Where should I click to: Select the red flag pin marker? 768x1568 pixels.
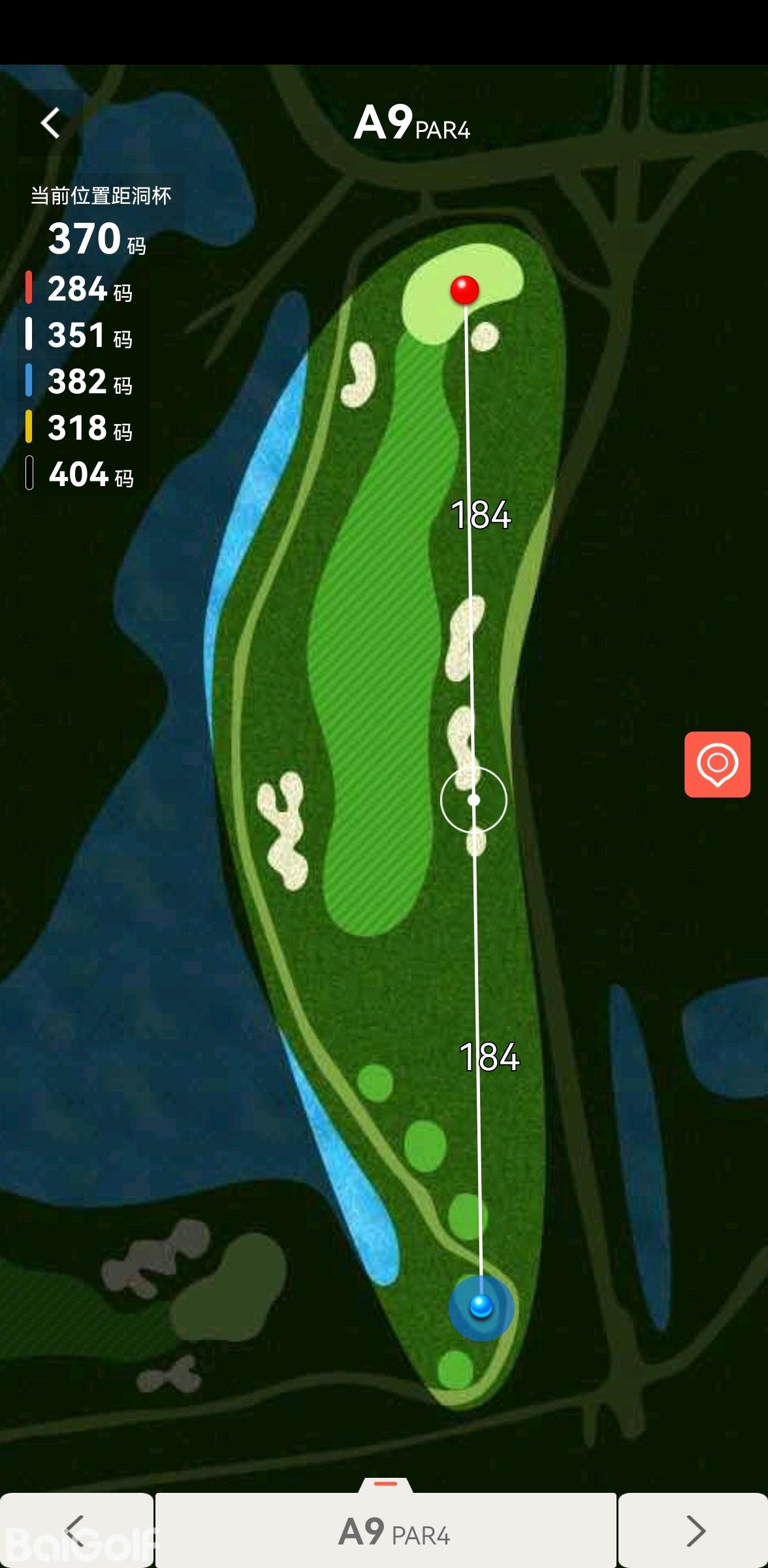(x=465, y=289)
